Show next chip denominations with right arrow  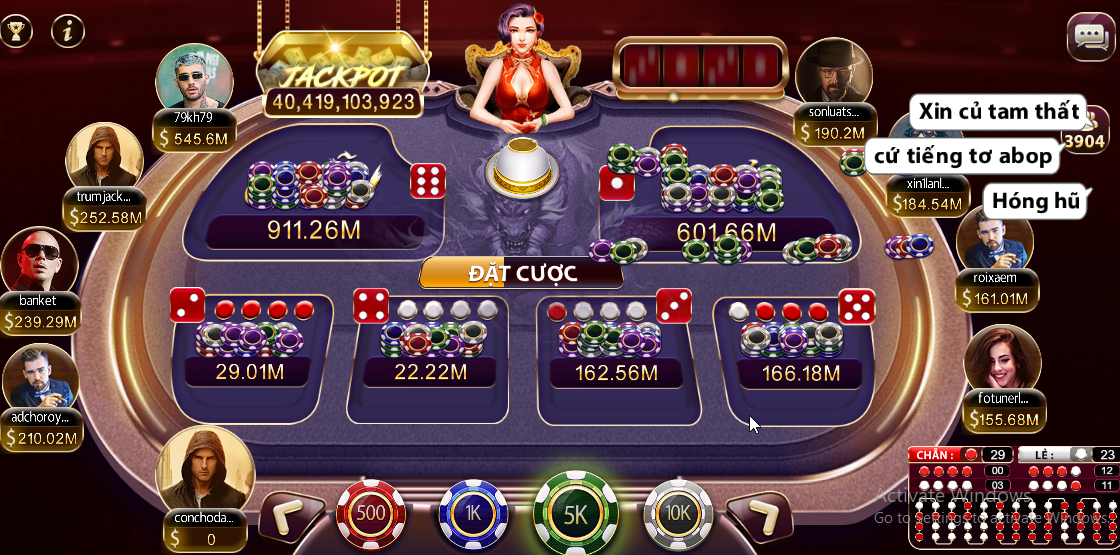760,514
